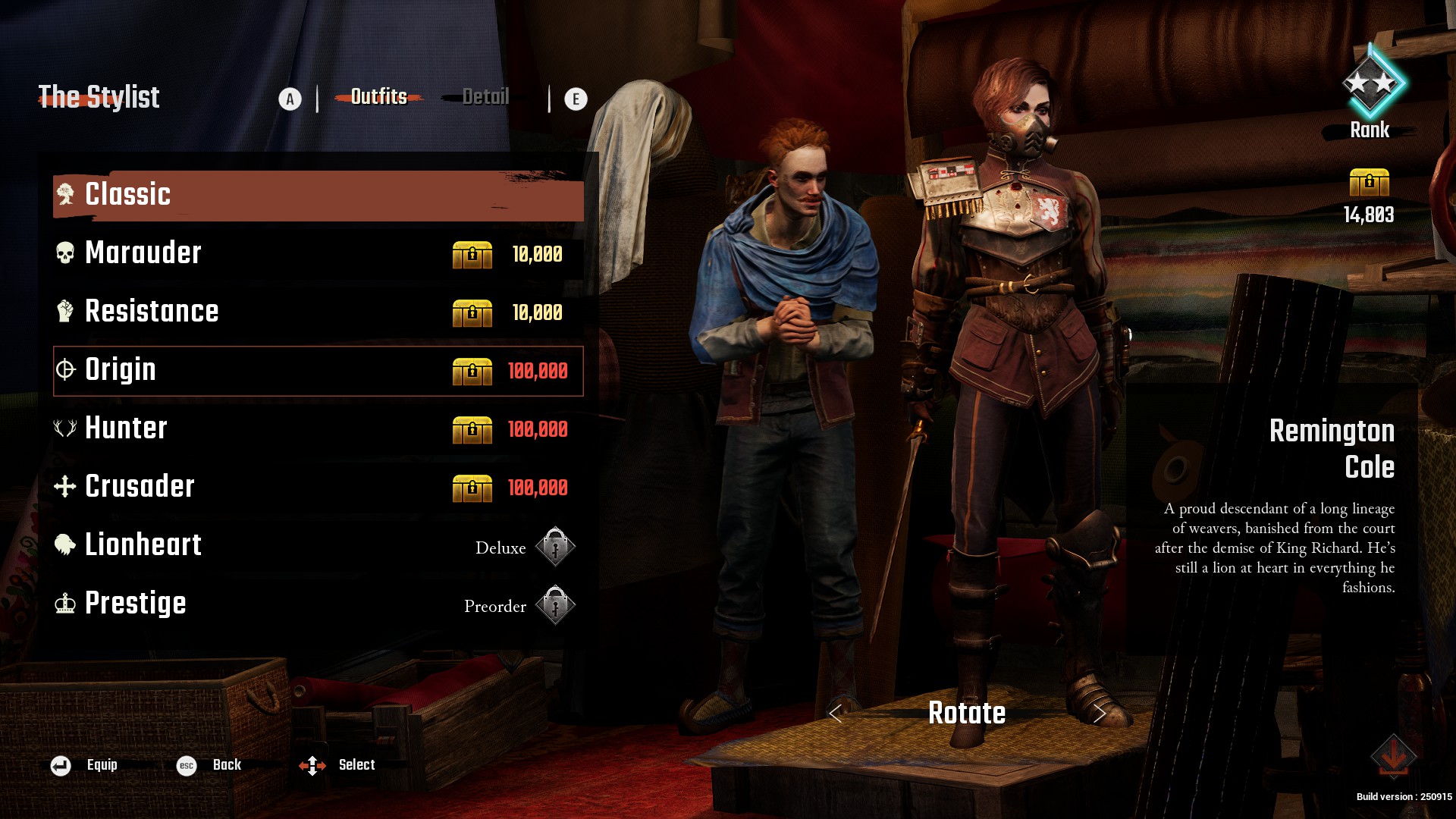Select the Crusader outfit

pos(318,487)
